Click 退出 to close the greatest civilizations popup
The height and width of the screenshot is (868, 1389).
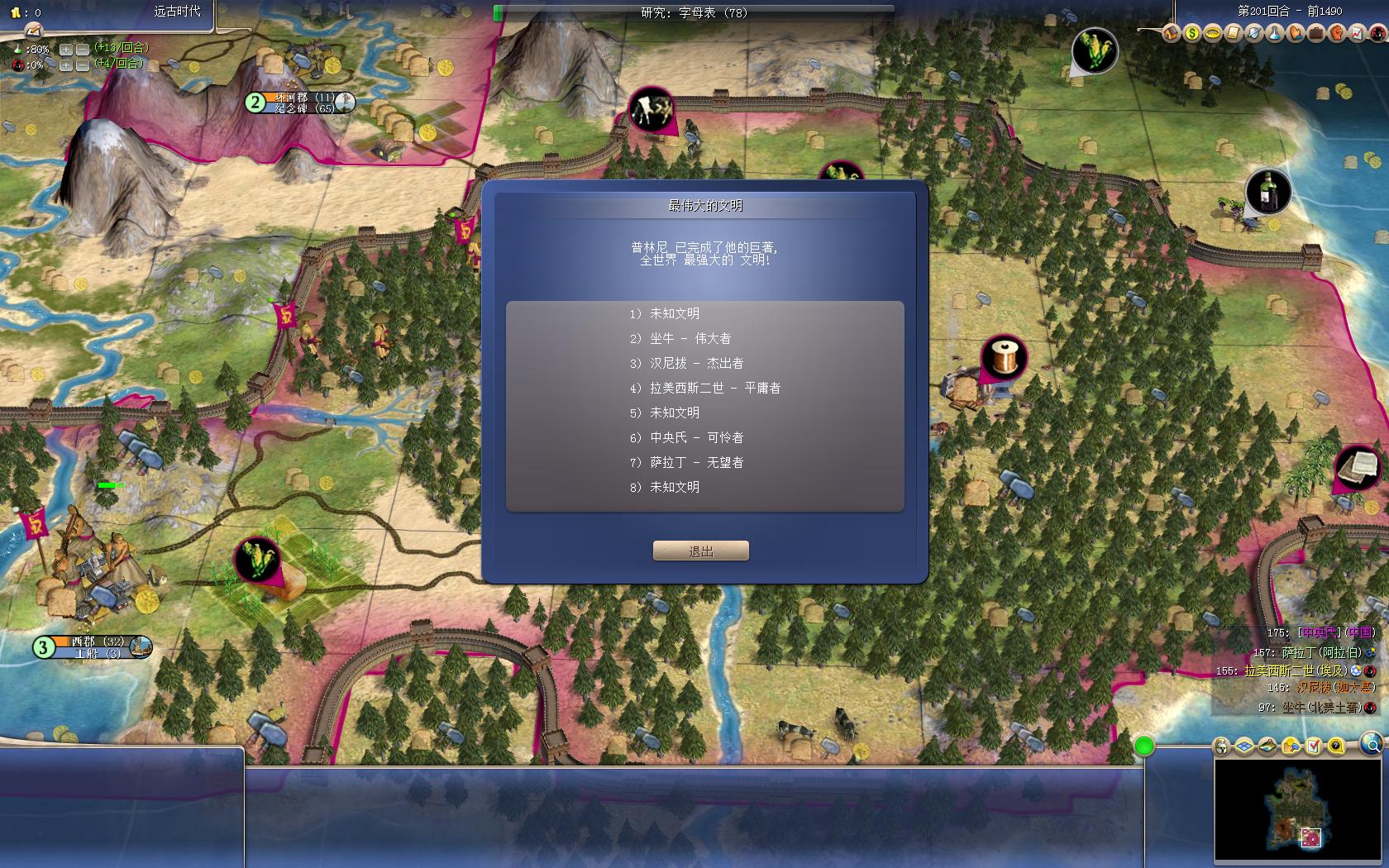coord(702,550)
